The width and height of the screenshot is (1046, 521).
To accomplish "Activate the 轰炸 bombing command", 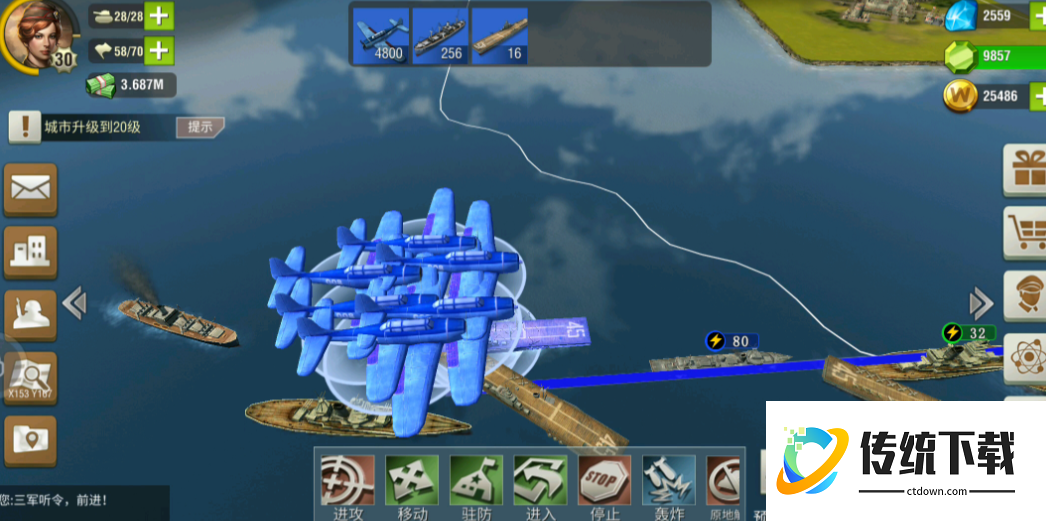I will [x=668, y=484].
